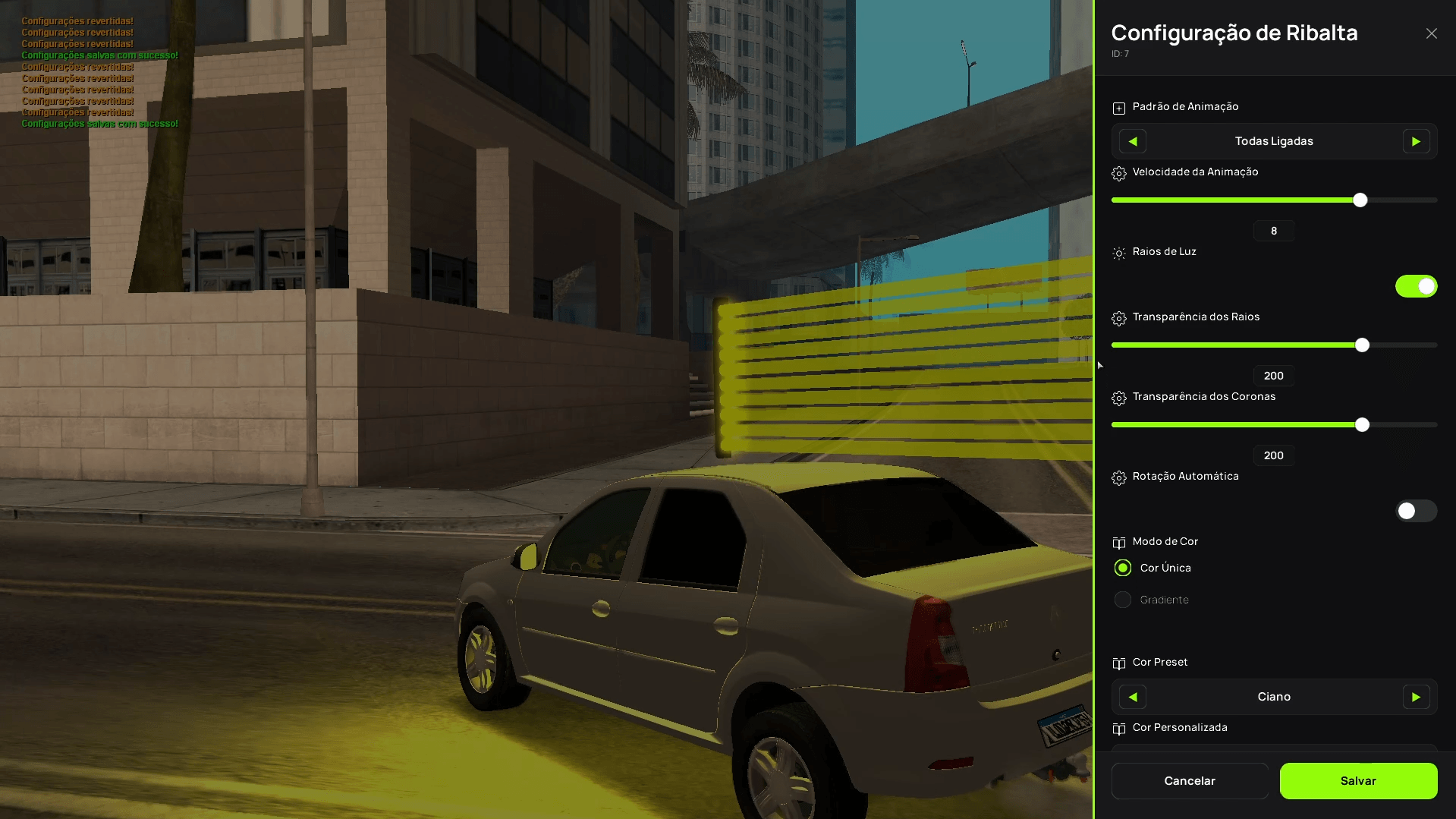Click the gear icon beside Transparência dos Raios
1456x819 pixels.
[1118, 318]
